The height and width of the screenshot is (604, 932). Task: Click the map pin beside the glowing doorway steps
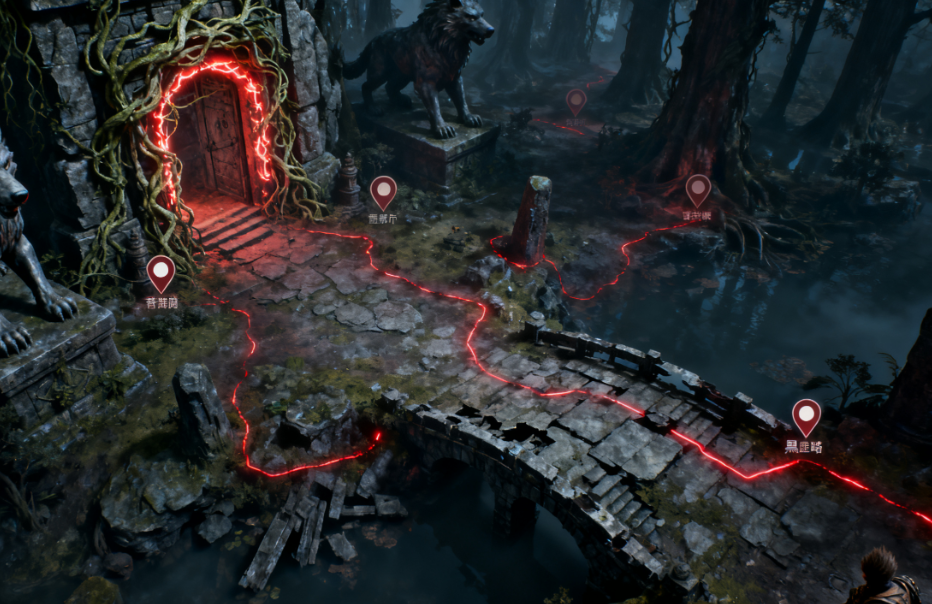pyautogui.click(x=383, y=192)
